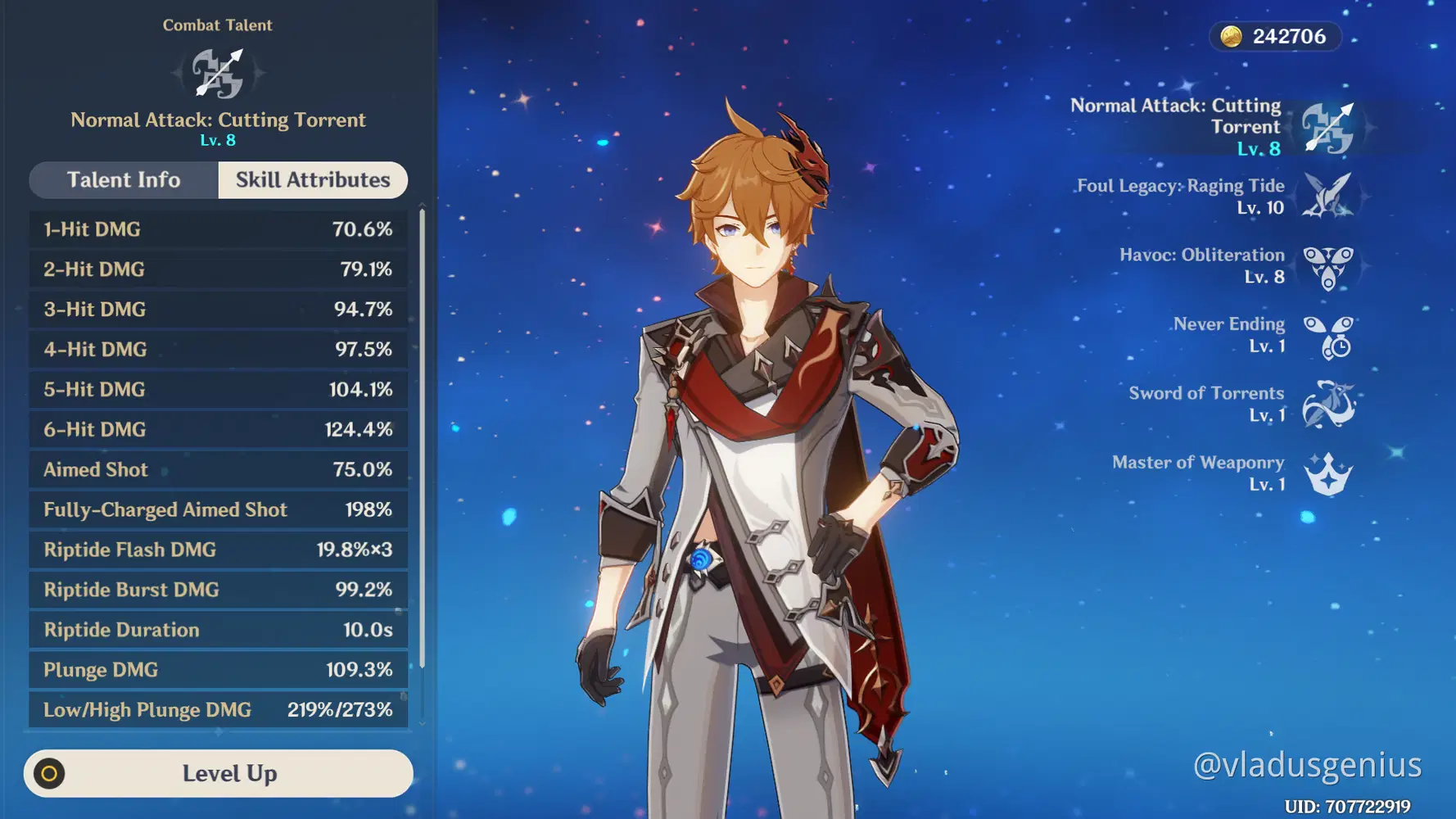Switch to the Talent Info tab
Screen dimensions: 1456x819
pos(124,180)
